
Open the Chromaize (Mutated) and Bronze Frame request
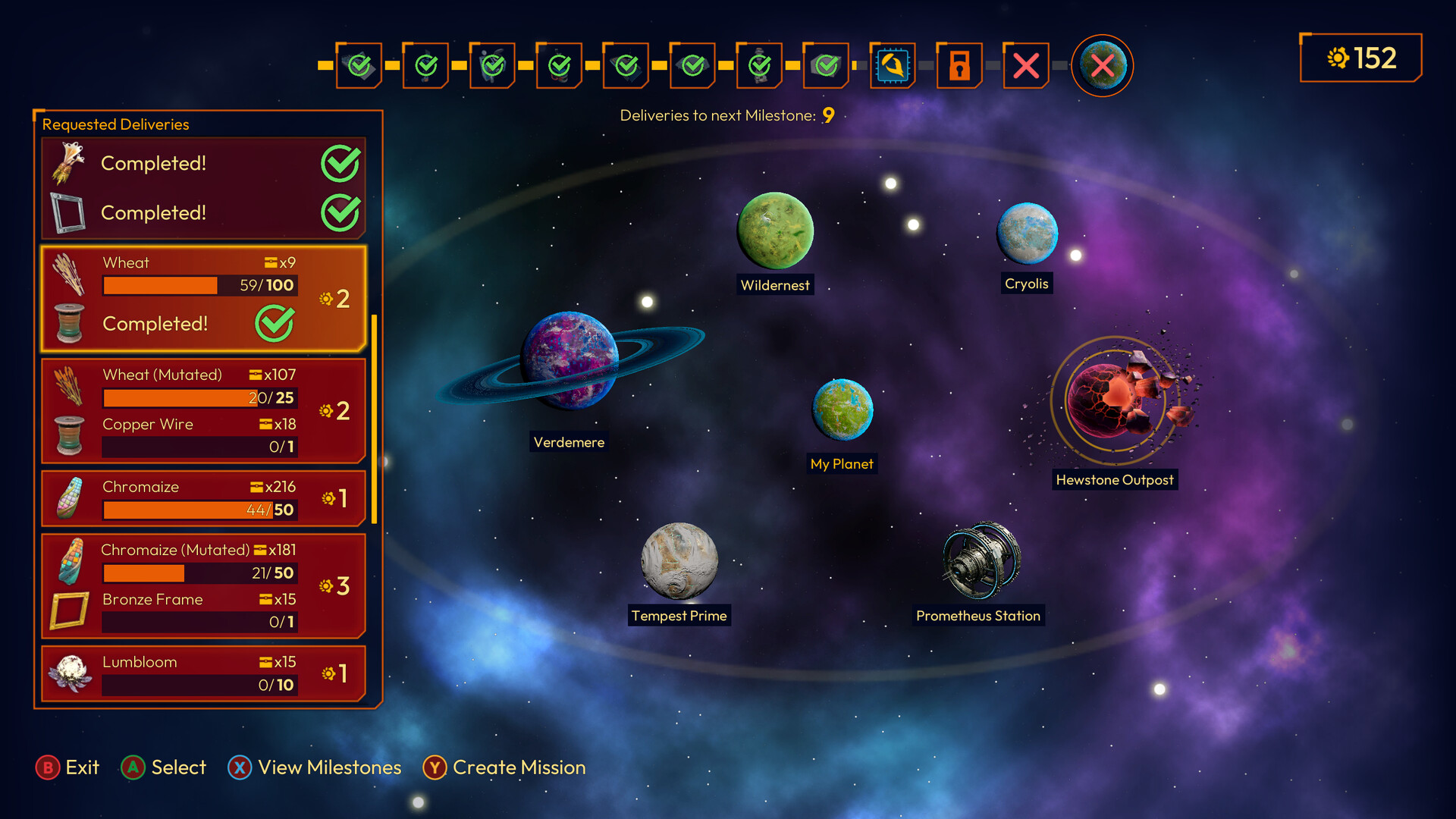203,585
